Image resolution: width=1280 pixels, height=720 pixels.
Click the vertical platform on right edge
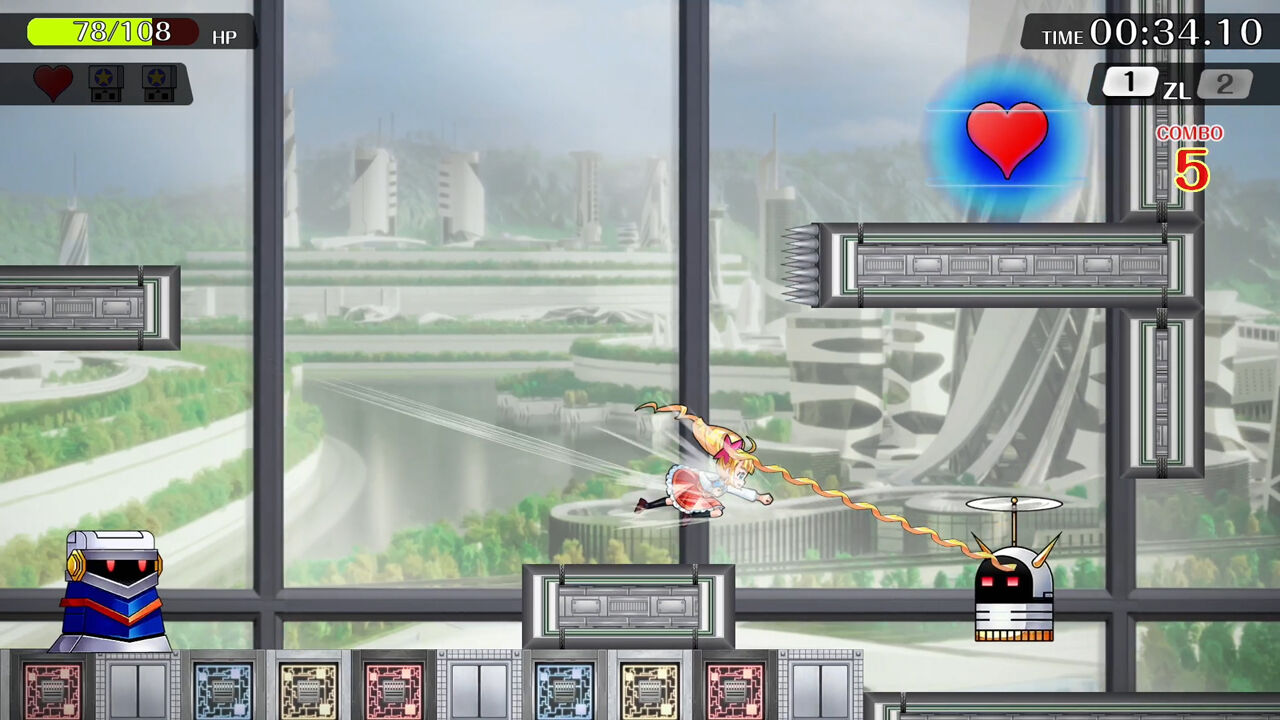tap(1163, 390)
